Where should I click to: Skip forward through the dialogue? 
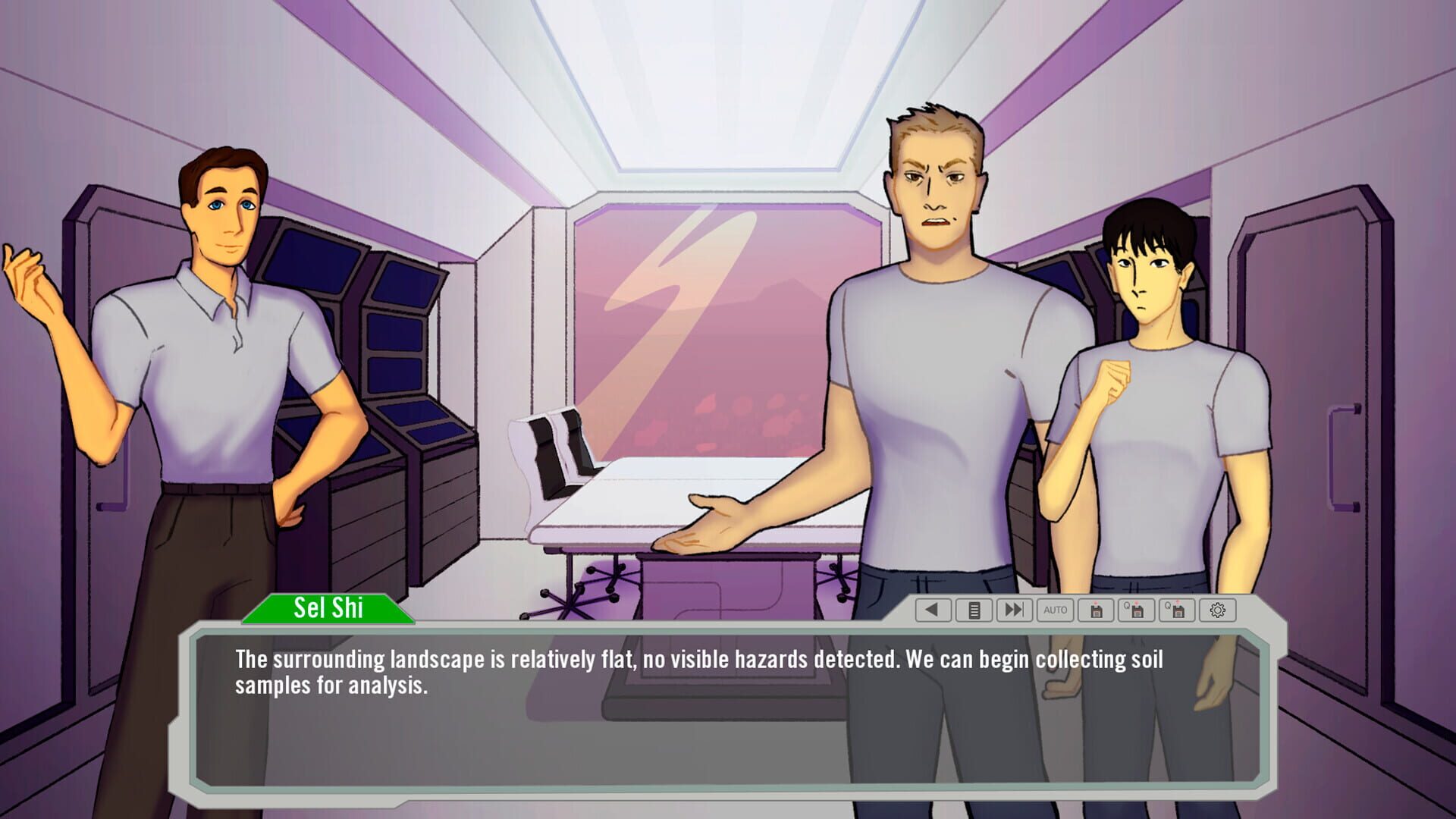tap(1015, 610)
